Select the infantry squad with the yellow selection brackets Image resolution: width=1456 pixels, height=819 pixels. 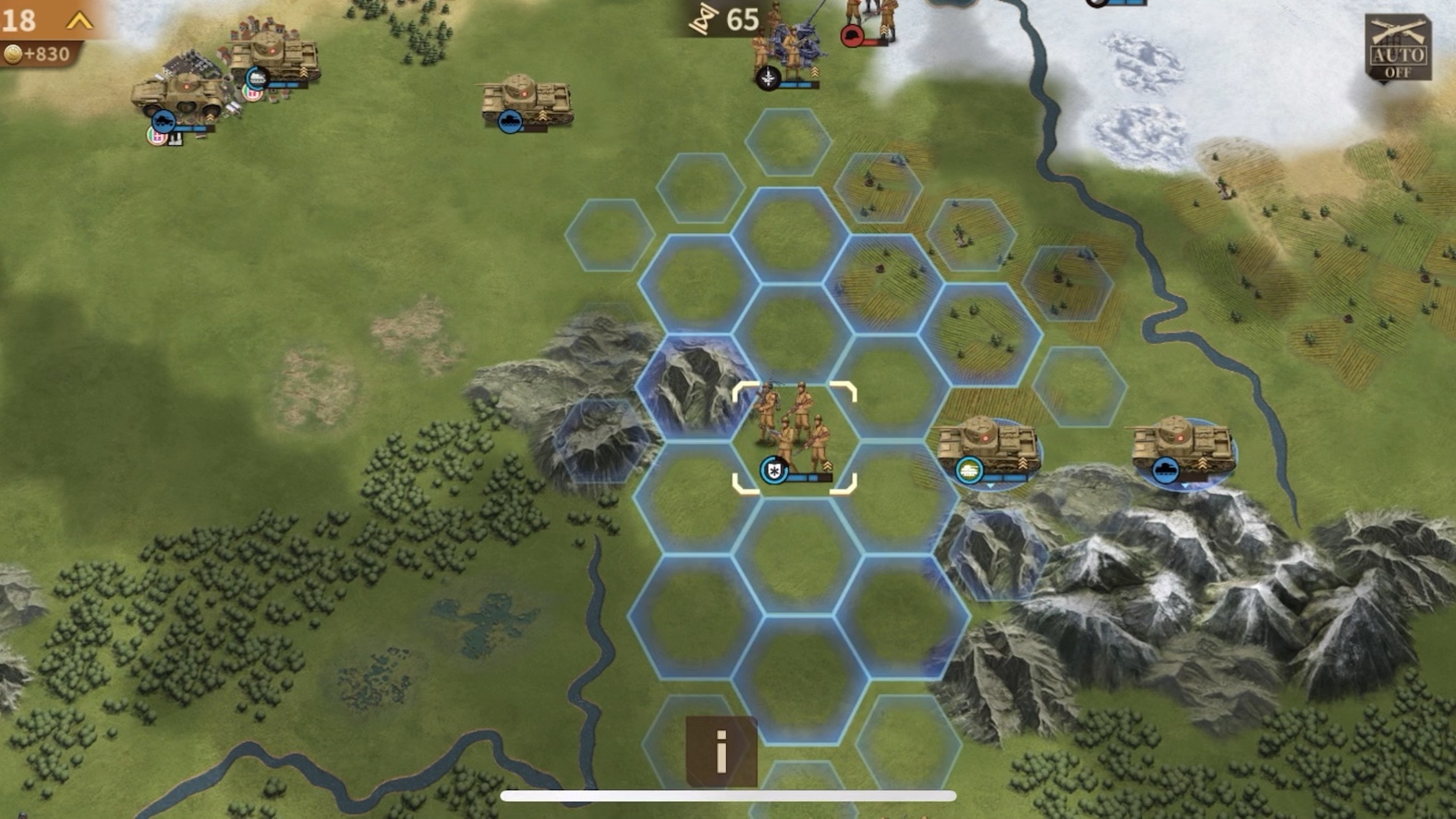pos(795,436)
